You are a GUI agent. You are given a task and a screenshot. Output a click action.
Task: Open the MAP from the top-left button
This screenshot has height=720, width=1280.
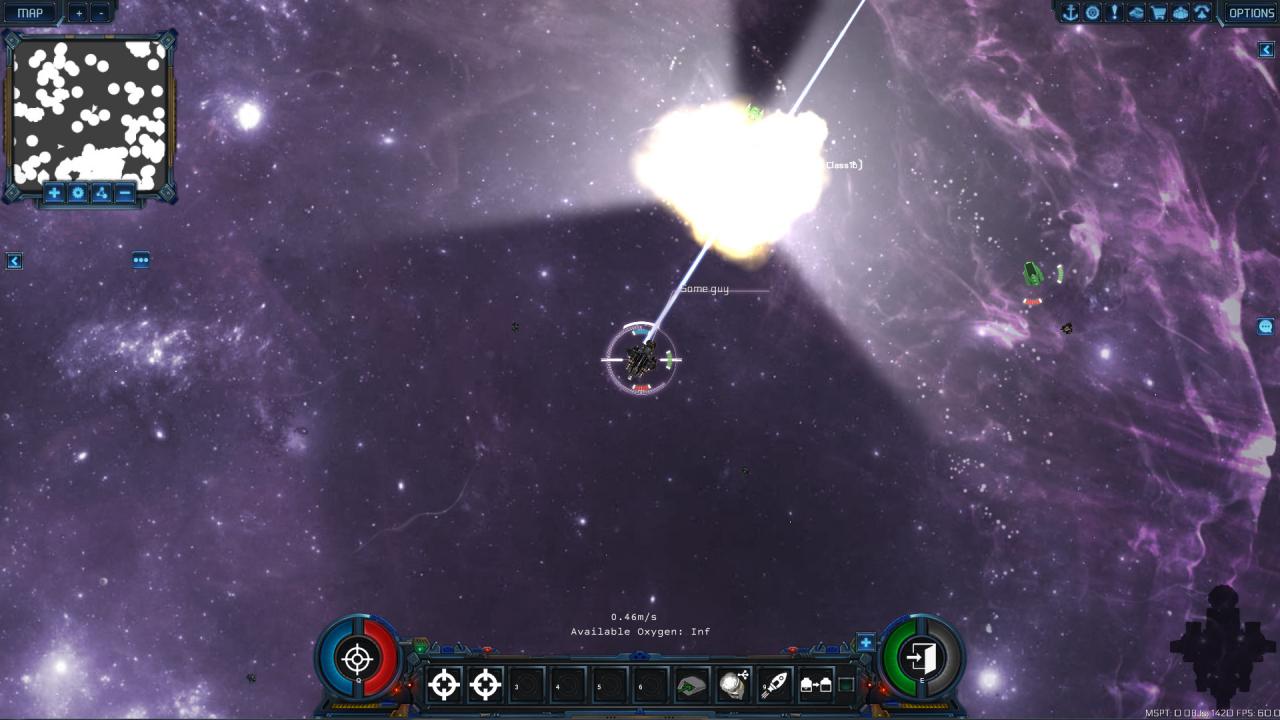tap(28, 13)
